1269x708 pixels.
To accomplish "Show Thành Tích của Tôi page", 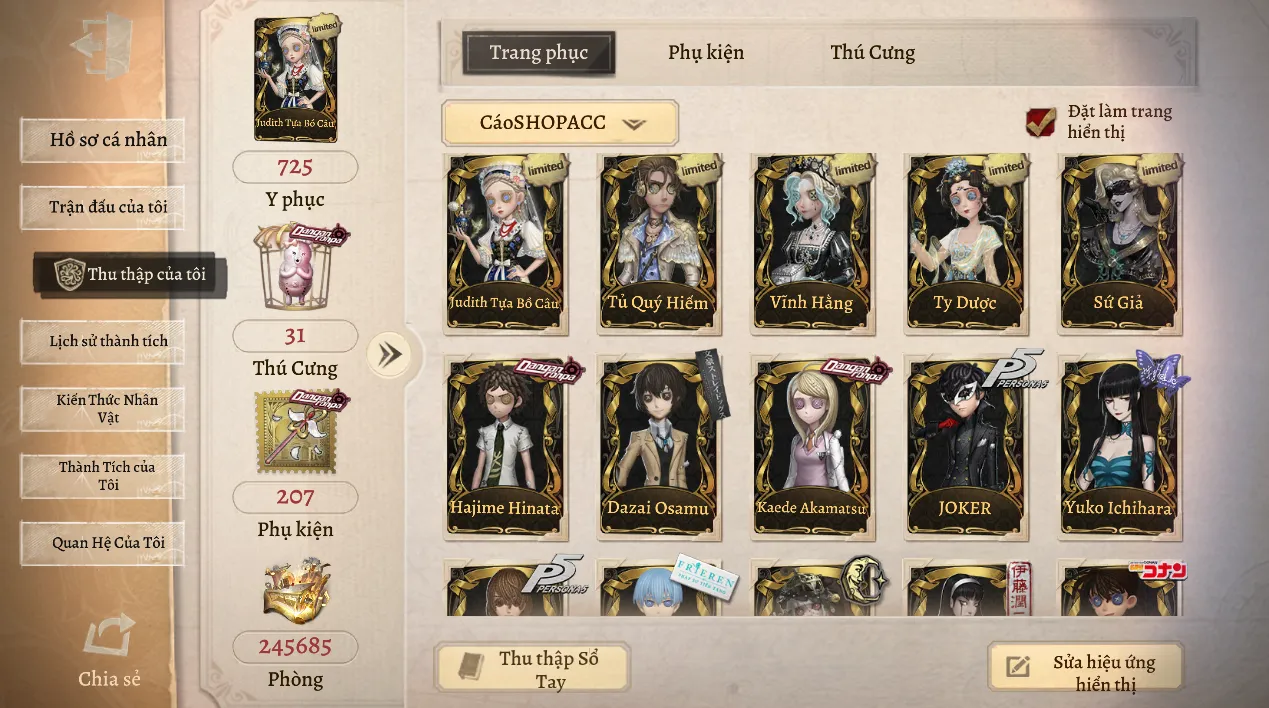I will point(102,475).
